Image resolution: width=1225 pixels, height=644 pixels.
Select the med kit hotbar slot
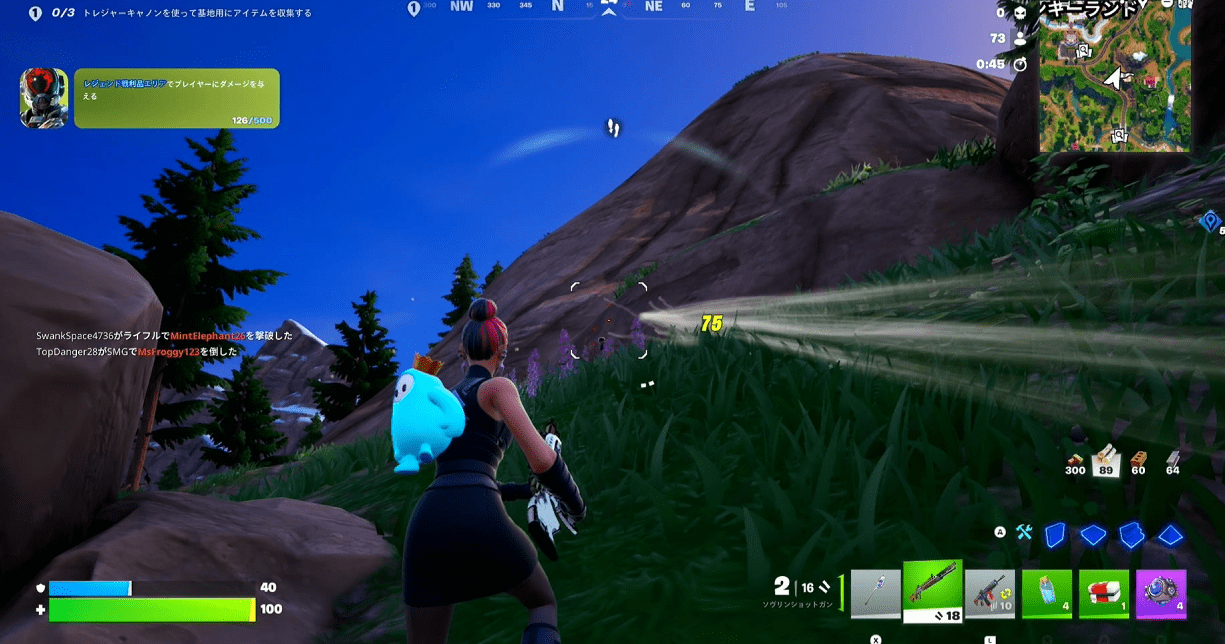point(1104,594)
